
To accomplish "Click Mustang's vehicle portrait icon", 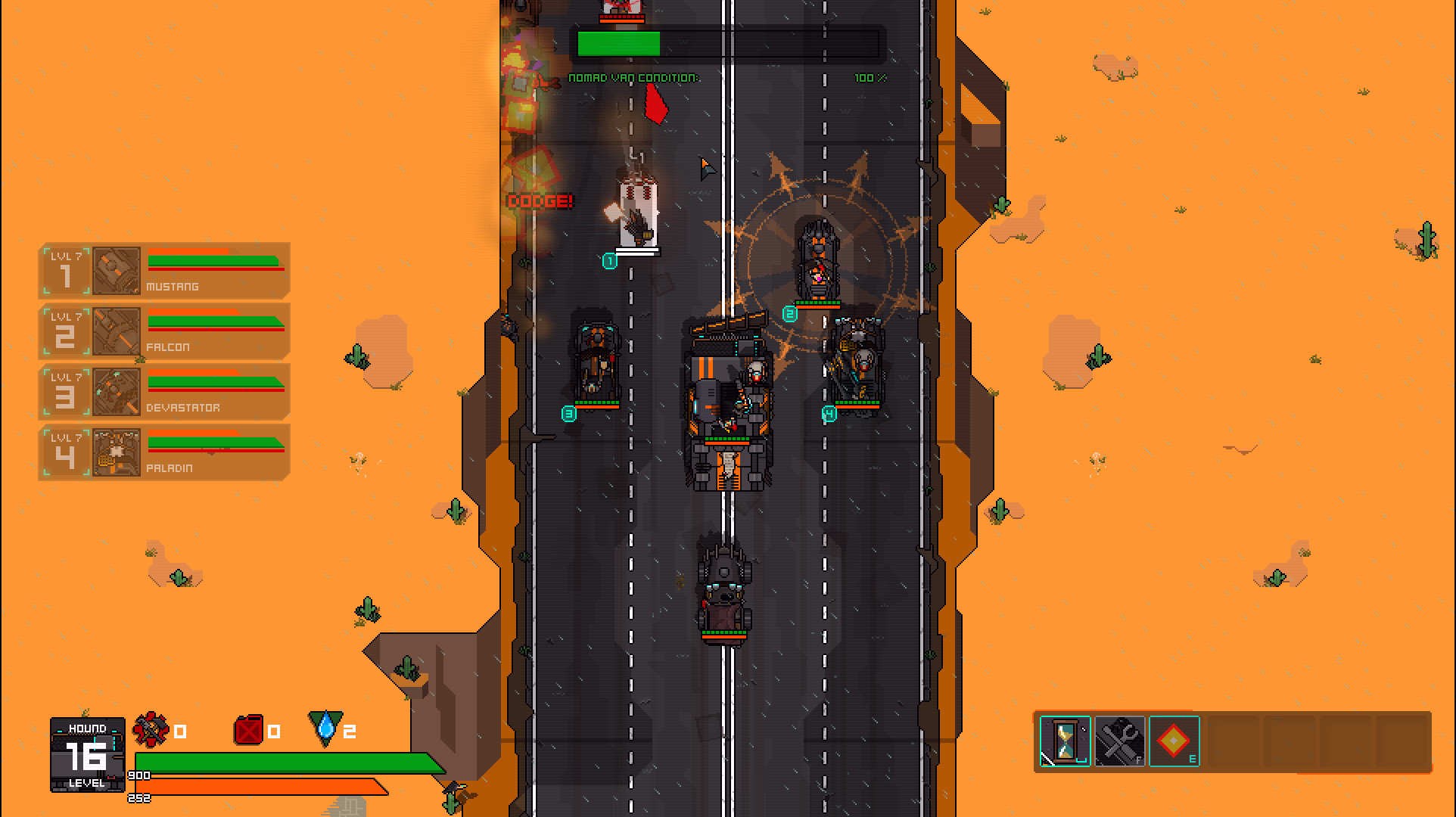I will (115, 269).
